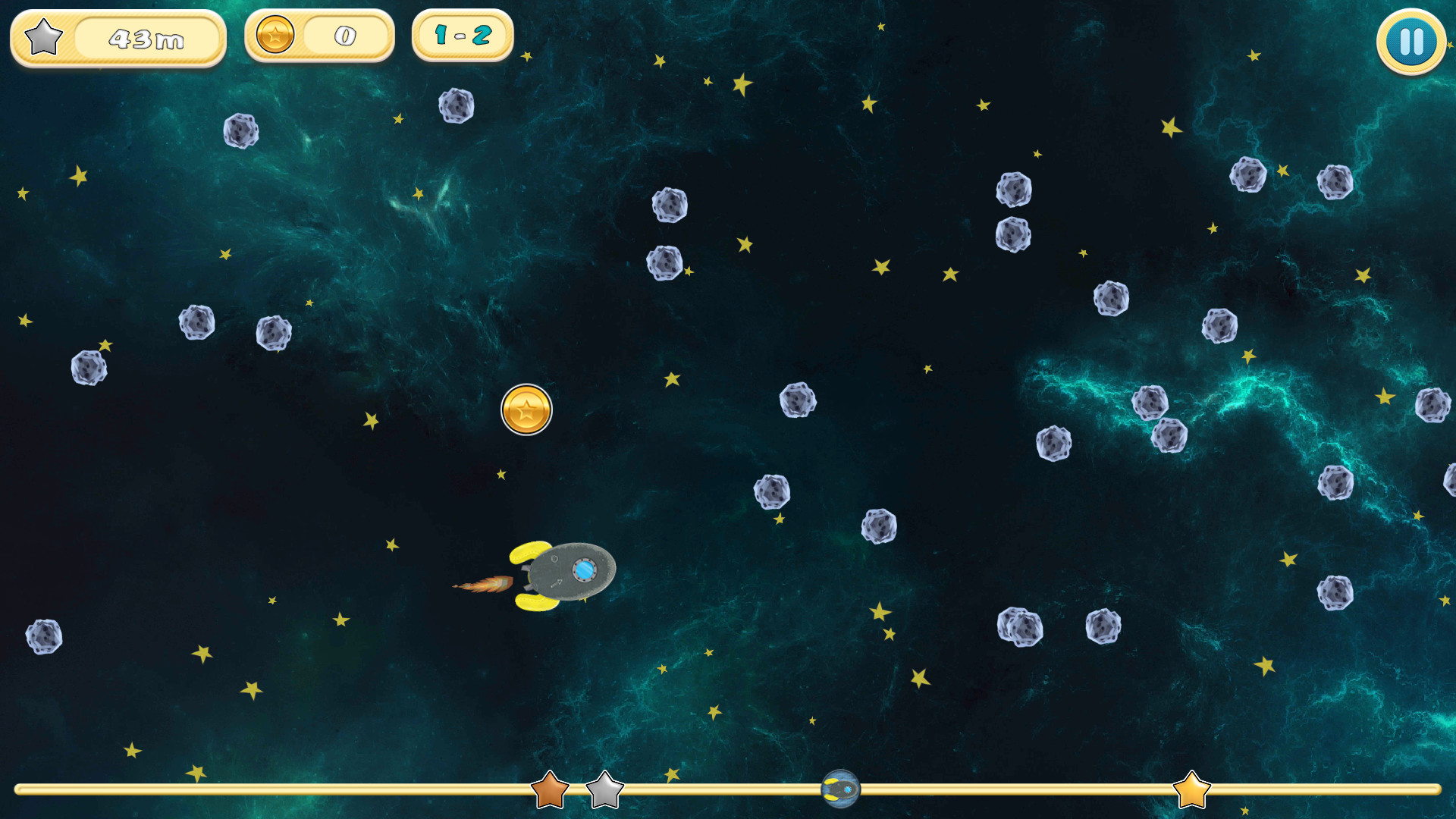Click the coin icon in the coin counter

(x=275, y=34)
